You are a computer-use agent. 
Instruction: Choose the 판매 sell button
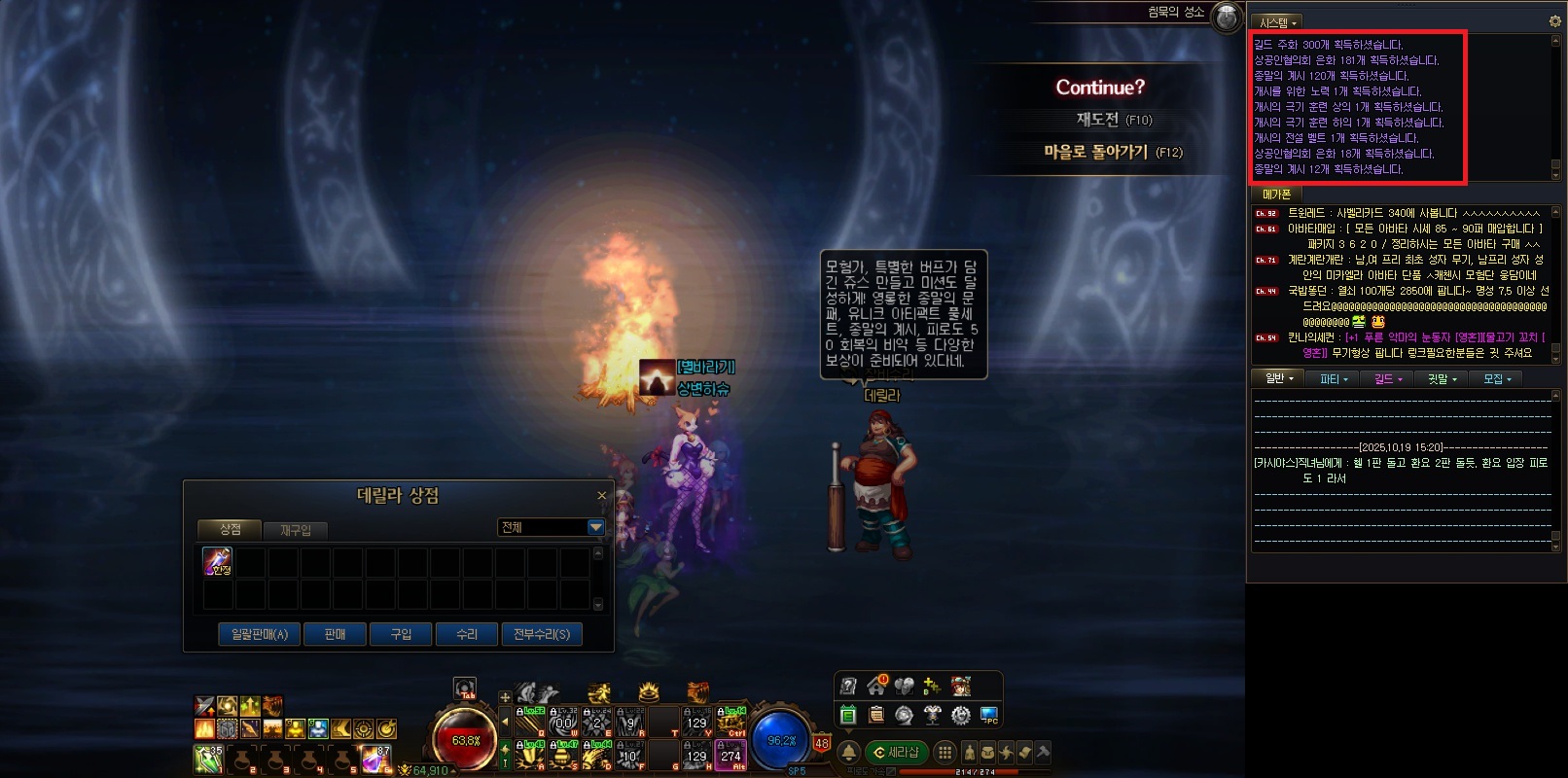pos(335,634)
